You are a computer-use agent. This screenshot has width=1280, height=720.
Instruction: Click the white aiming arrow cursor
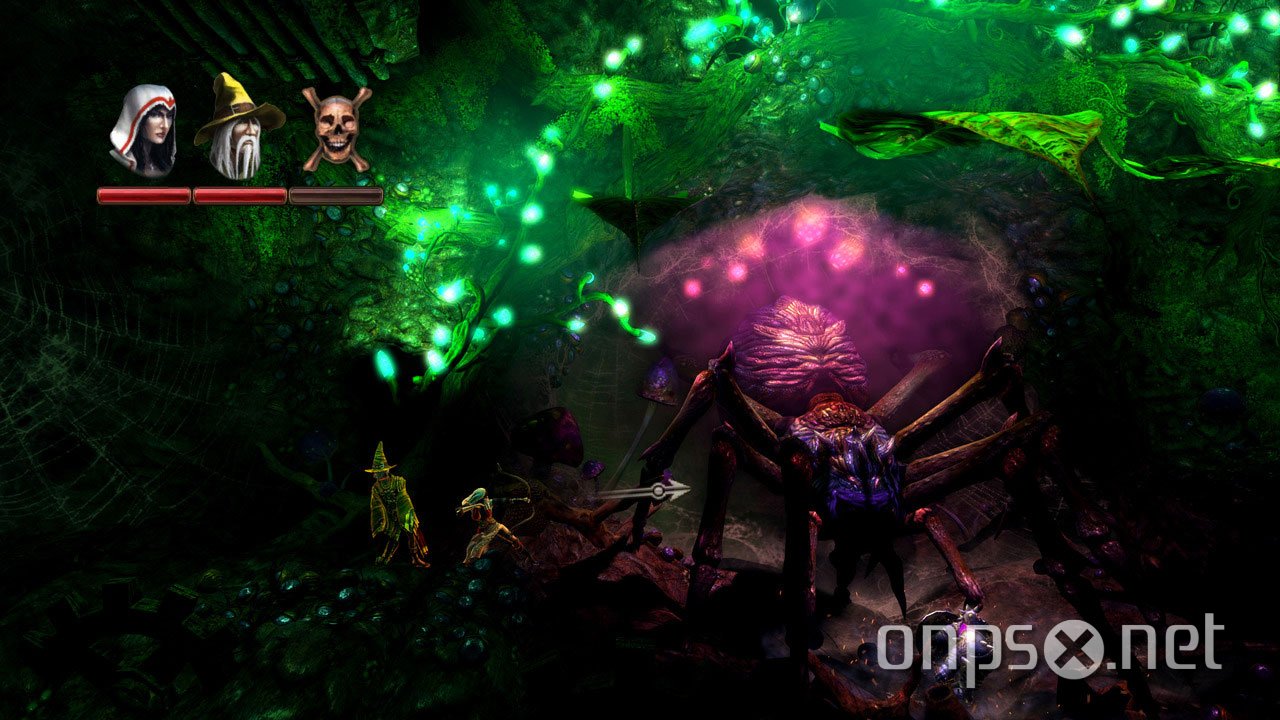tap(660, 490)
